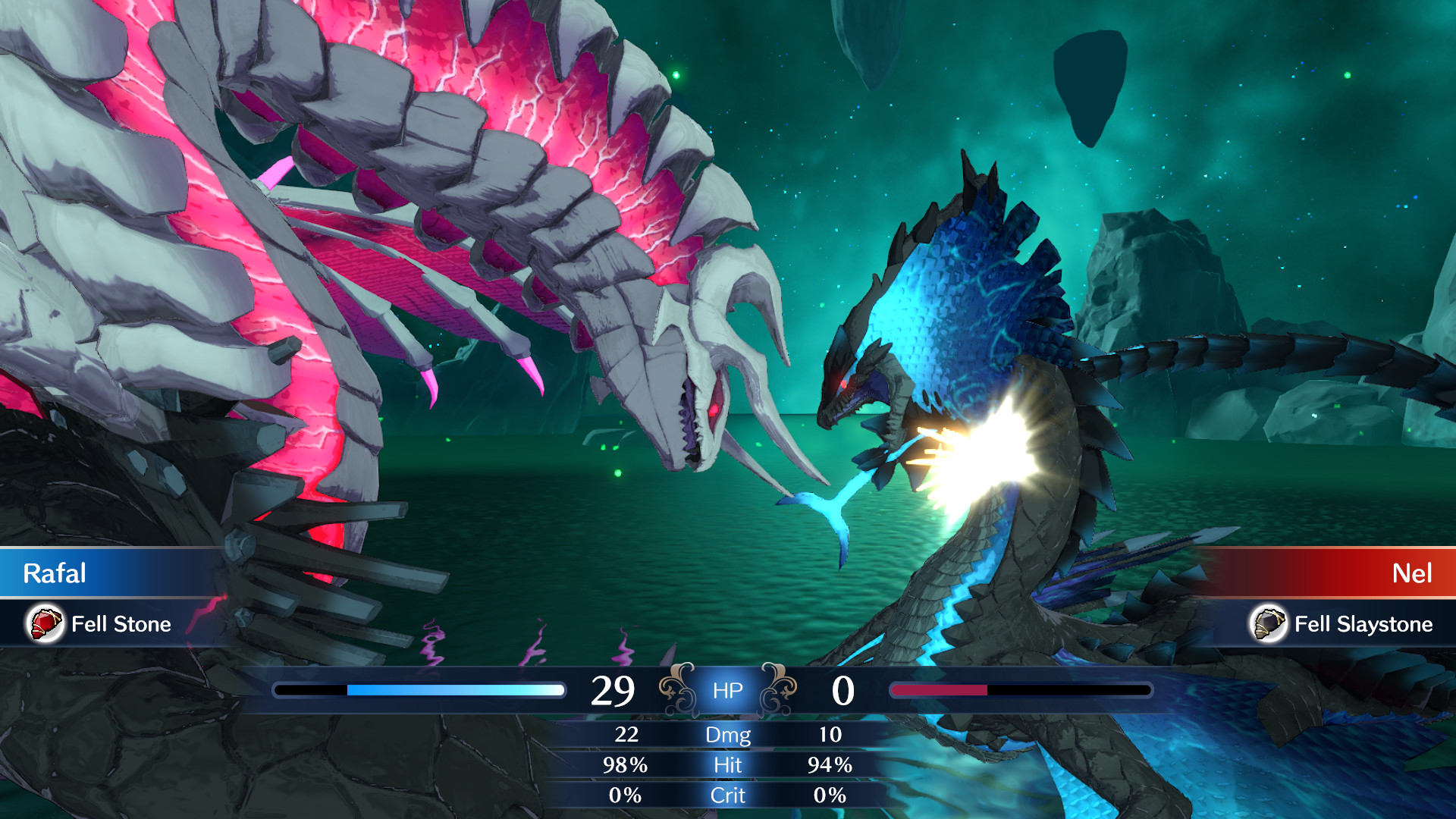
Task: Click Rafal's 29 HP value
Action: click(x=614, y=689)
